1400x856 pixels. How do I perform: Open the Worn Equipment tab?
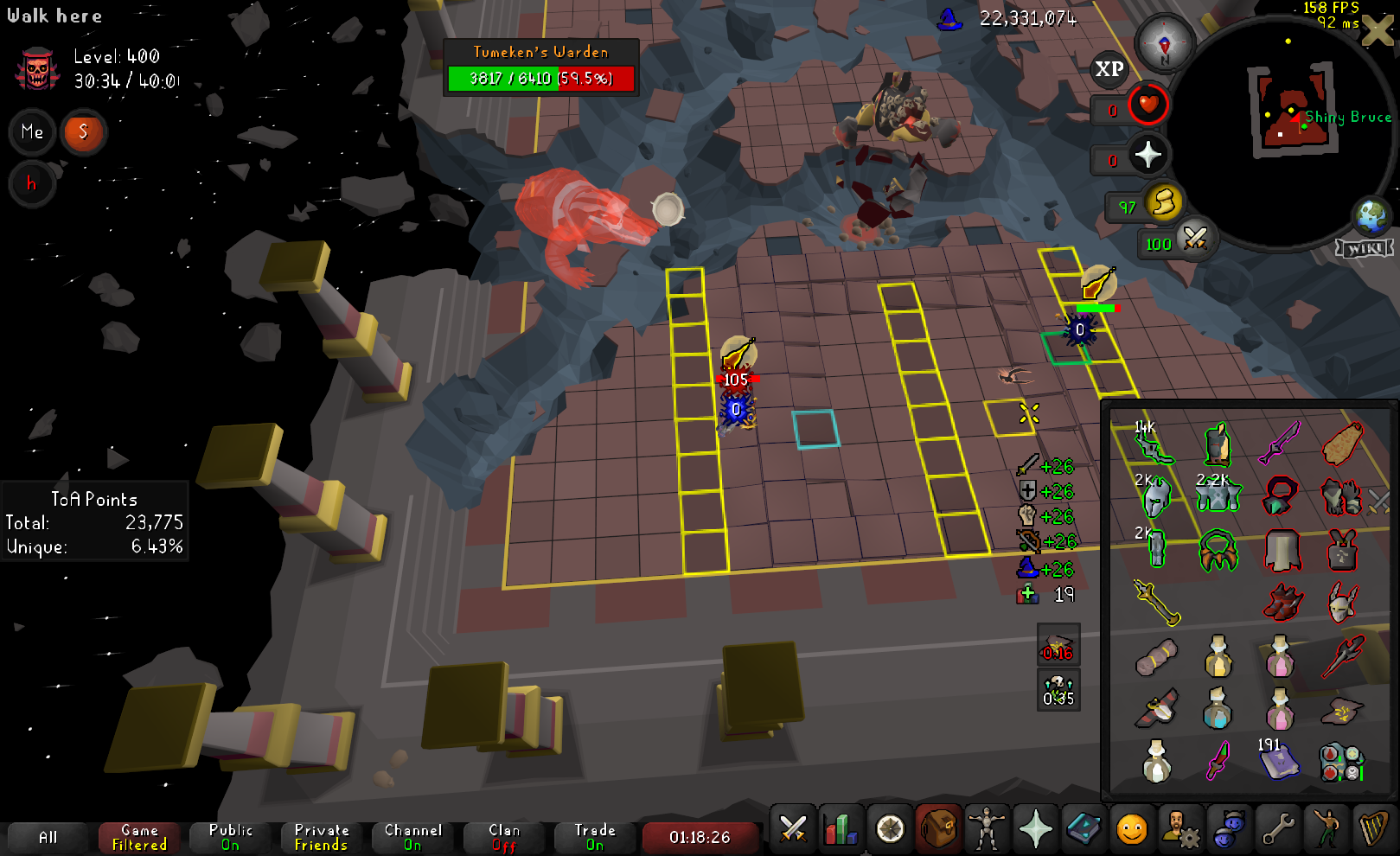[986, 829]
